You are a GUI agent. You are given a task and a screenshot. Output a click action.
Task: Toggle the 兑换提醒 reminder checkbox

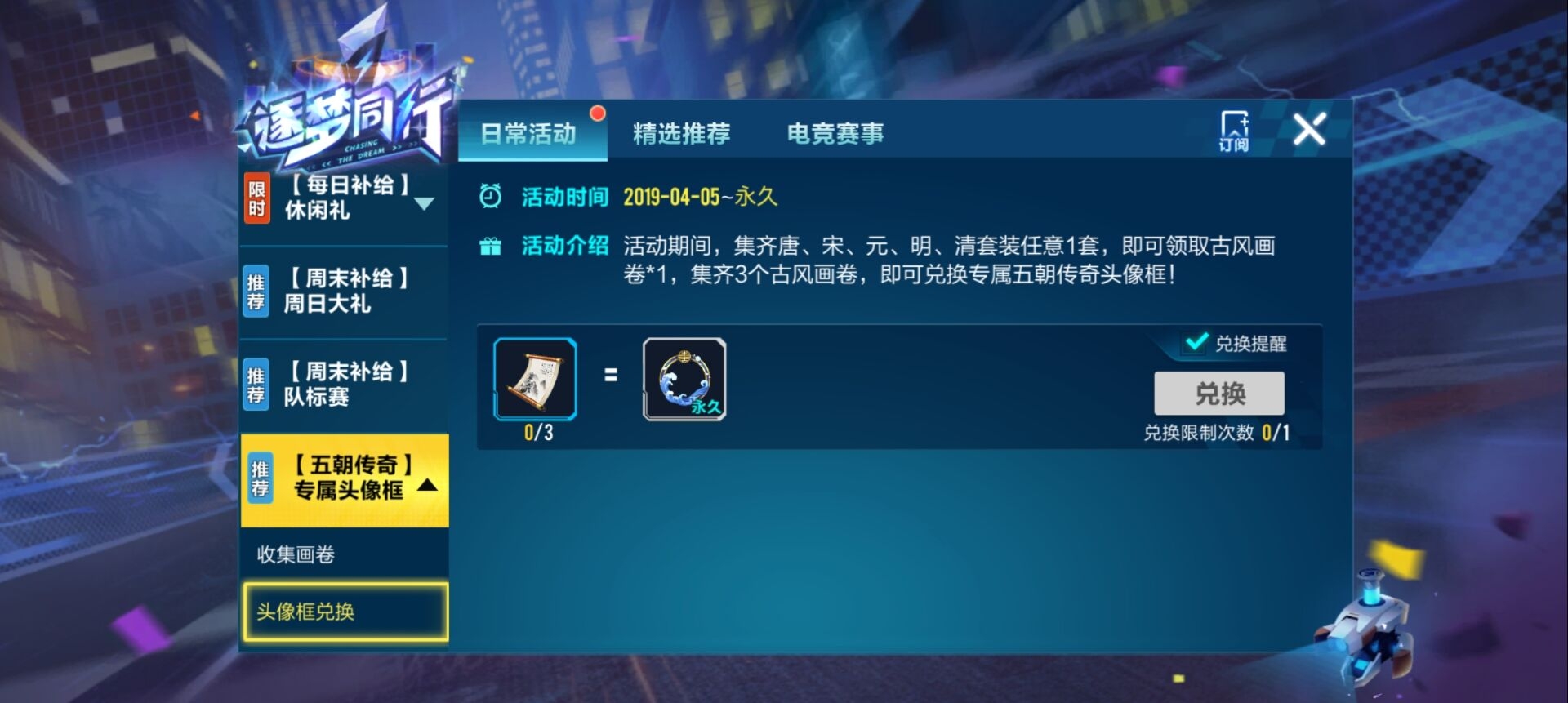click(x=1196, y=345)
